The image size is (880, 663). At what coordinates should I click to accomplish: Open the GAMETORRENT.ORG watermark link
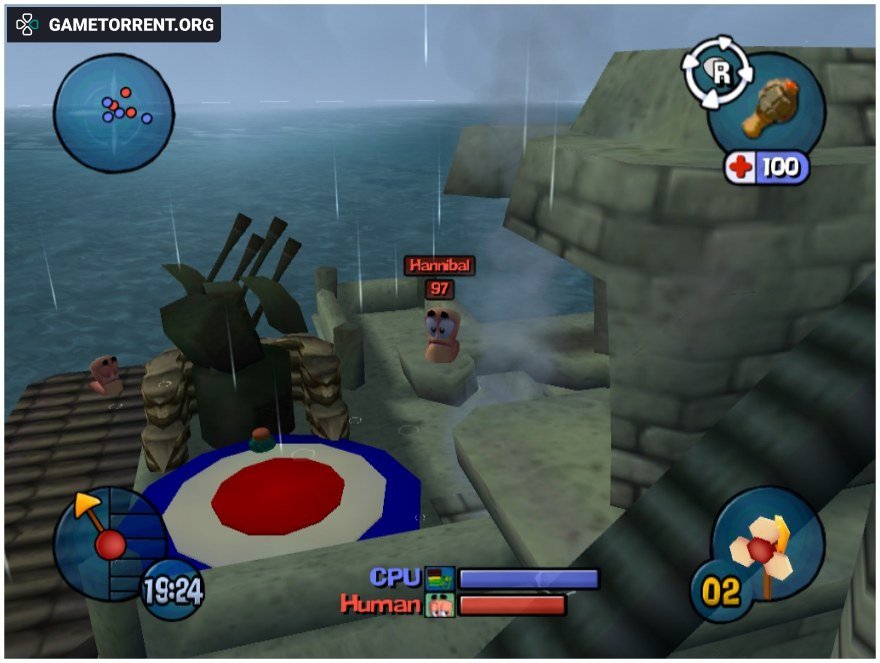tap(114, 25)
